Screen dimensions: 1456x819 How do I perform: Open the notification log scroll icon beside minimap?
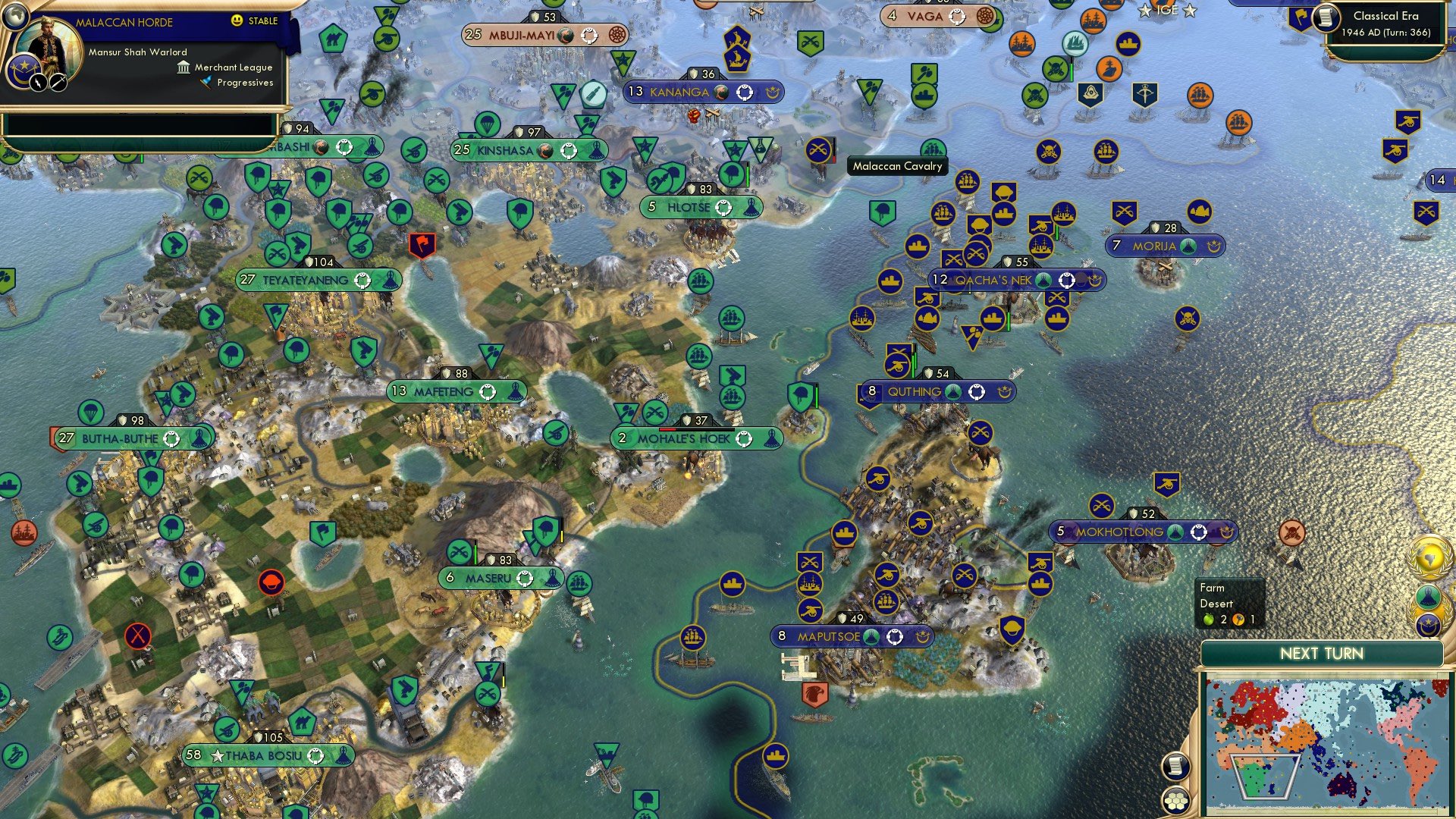(1176, 767)
